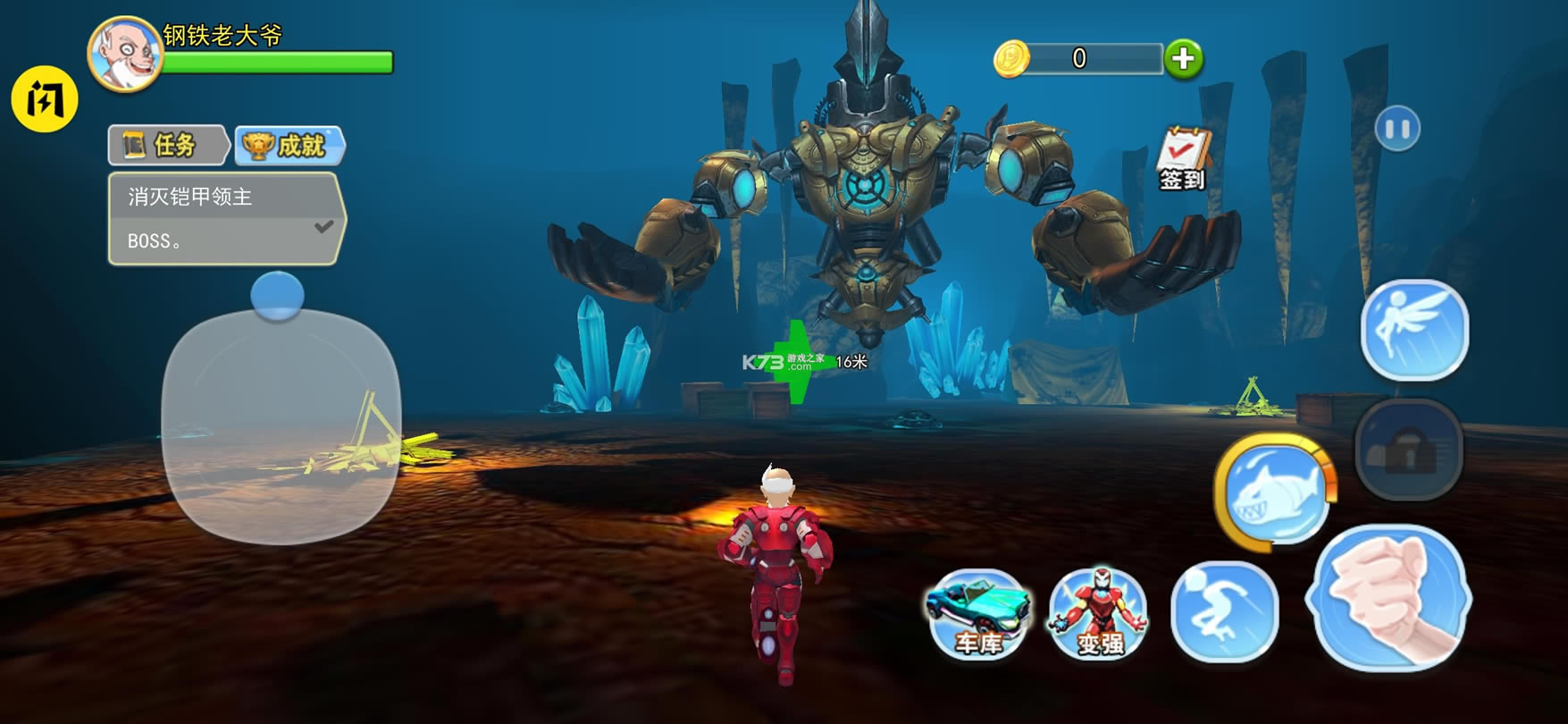
Task: Activate the winged flight ability
Action: tap(1413, 329)
